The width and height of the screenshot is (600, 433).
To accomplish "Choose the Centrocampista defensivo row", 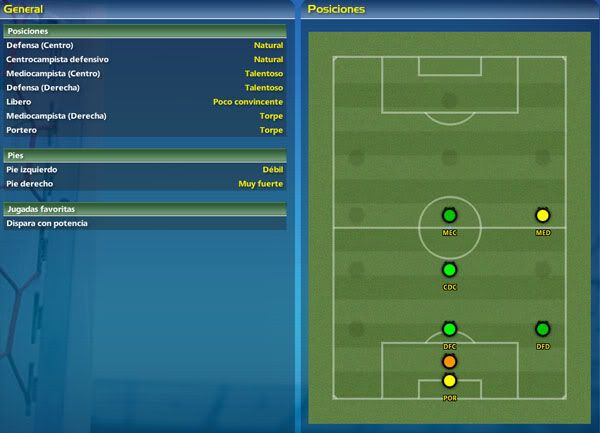I will coord(144,59).
